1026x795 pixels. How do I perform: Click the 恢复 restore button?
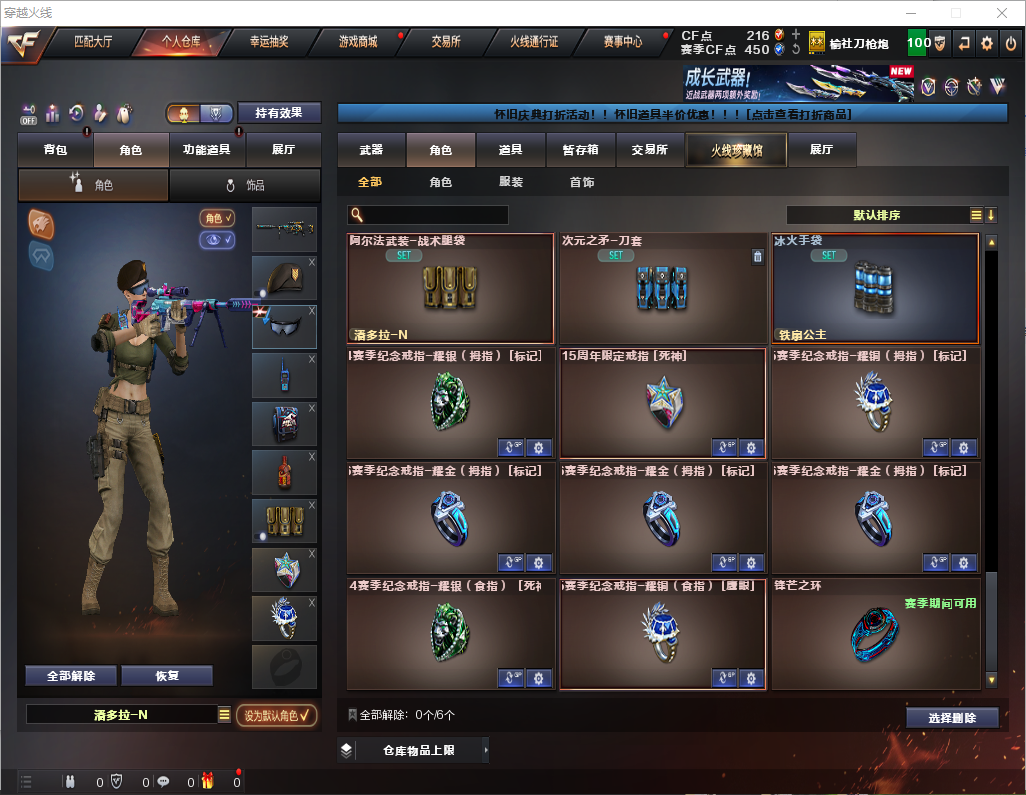coord(167,676)
